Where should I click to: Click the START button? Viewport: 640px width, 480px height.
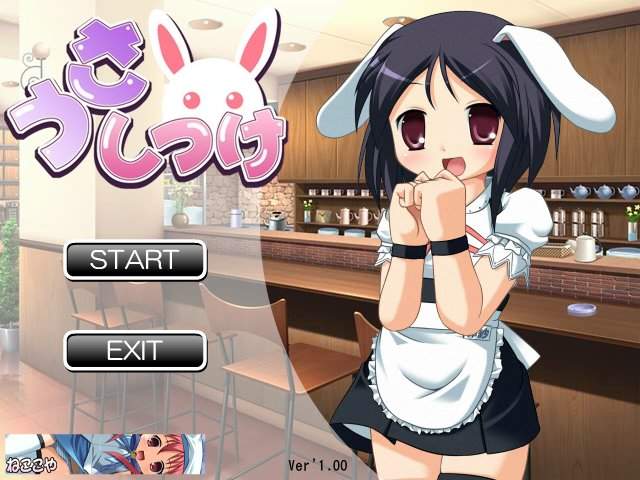[135, 260]
